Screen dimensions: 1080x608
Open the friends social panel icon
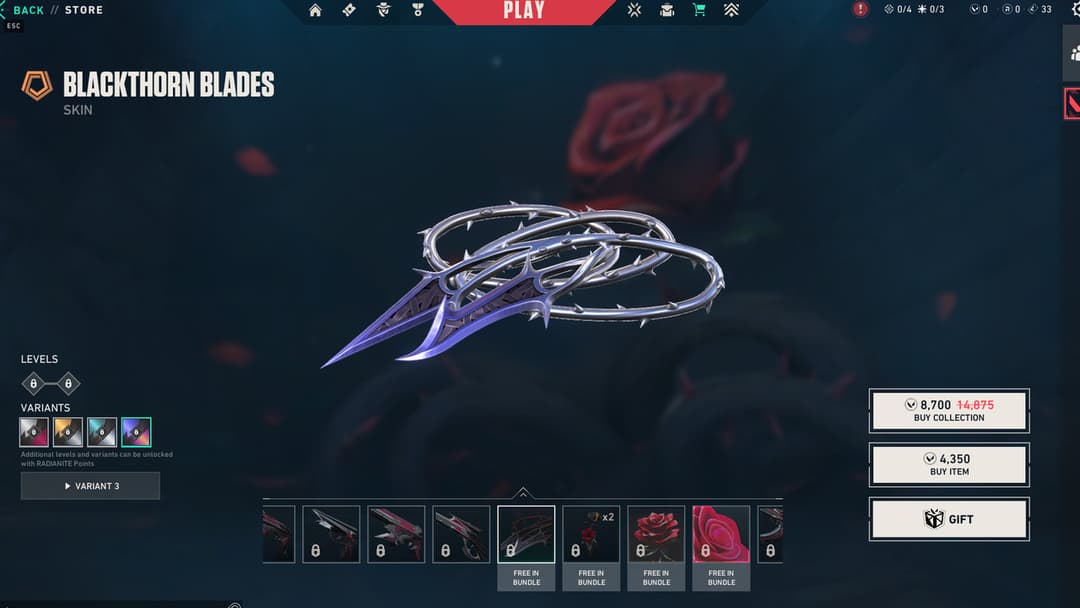pyautogui.click(x=1071, y=53)
